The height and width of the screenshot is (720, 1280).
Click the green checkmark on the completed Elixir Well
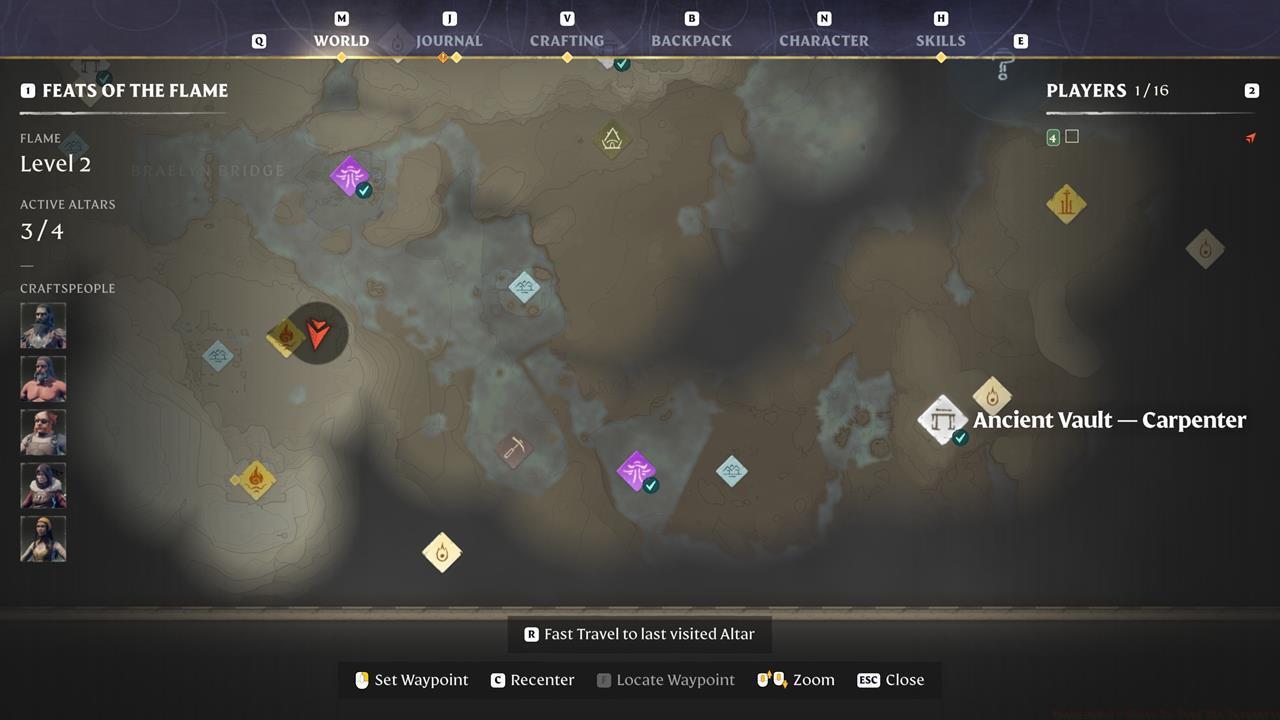(x=364, y=189)
